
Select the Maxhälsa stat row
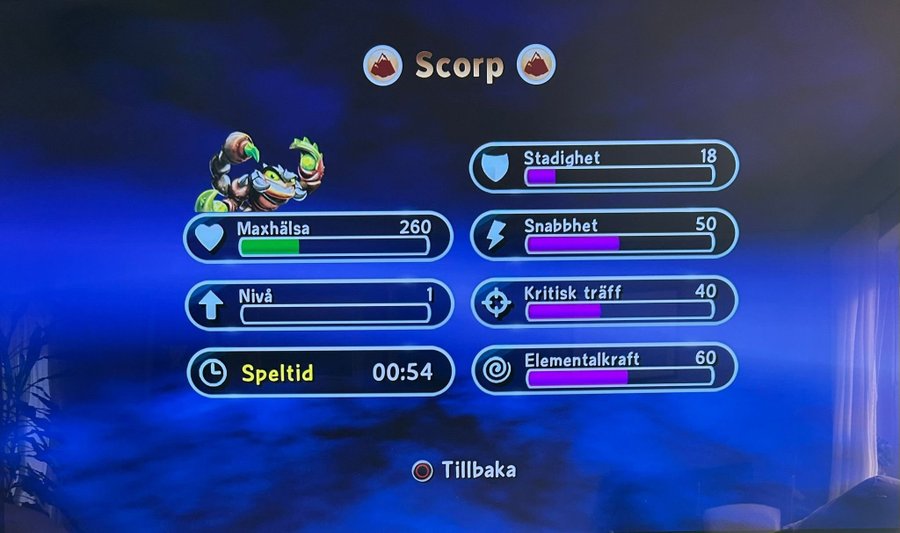[x=318, y=237]
